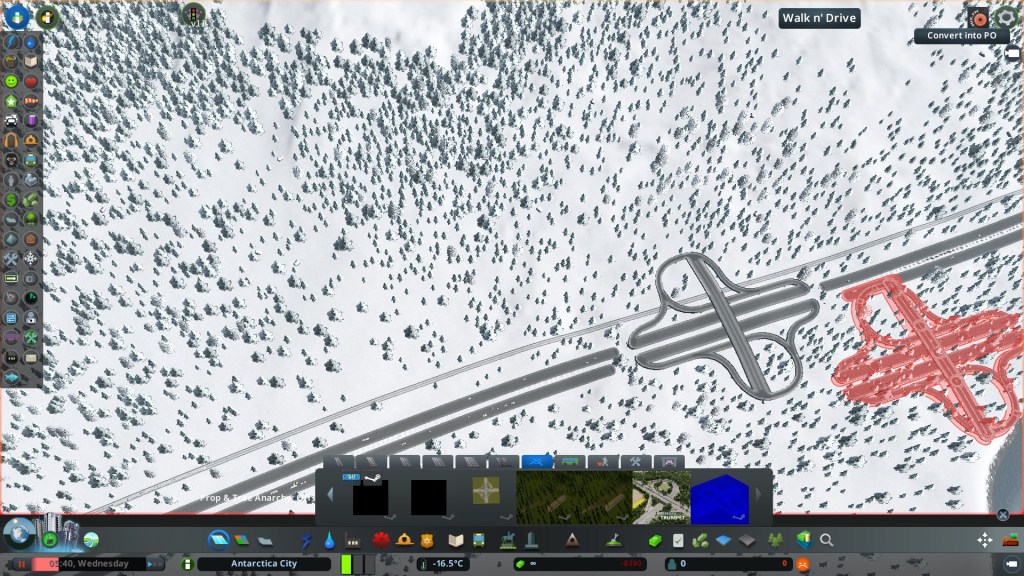Activate the Convert into PO button
Screen dimensions: 1024x576
click(961, 35)
